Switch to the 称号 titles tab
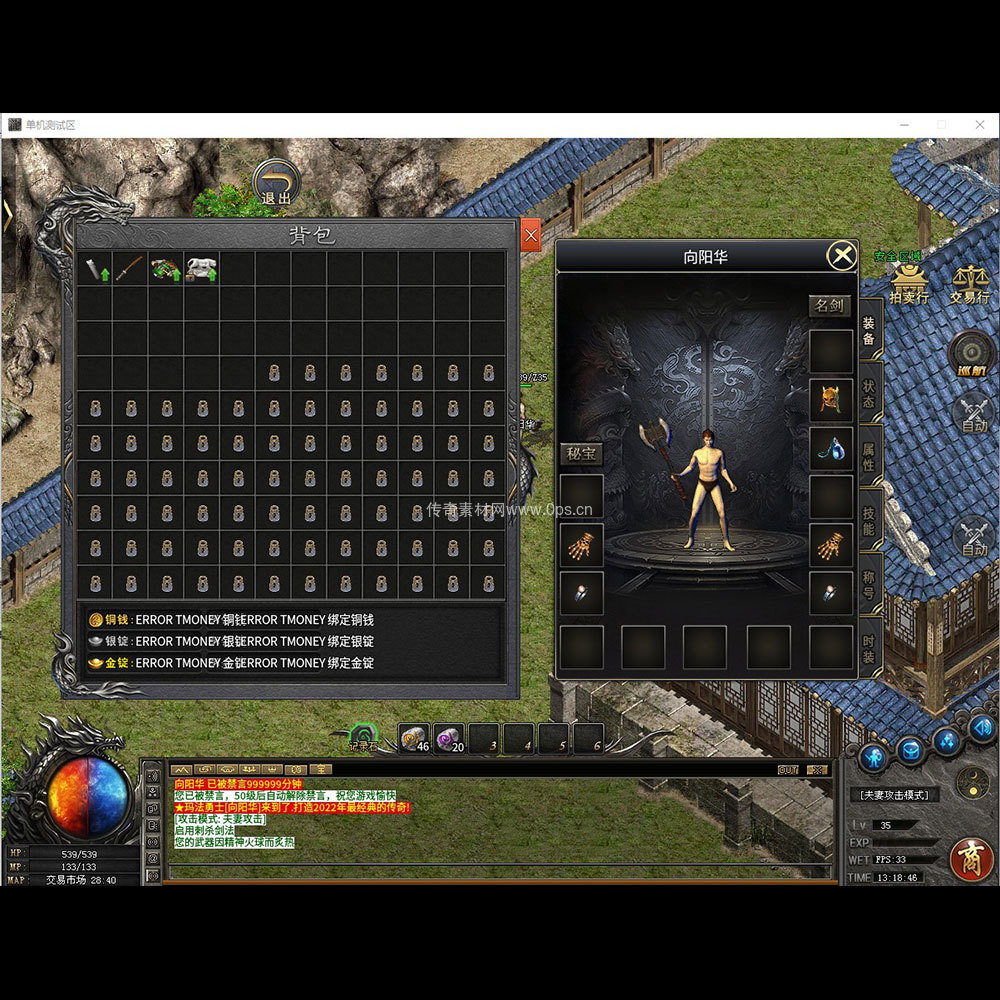The image size is (1000, 1000). 868,583
